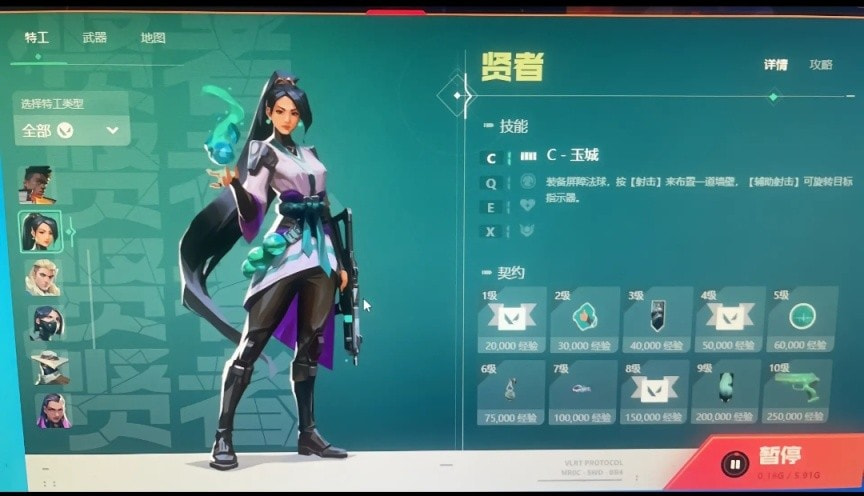Switch to the 武器 (Weapons) tab
864x496 pixels.
click(x=95, y=38)
